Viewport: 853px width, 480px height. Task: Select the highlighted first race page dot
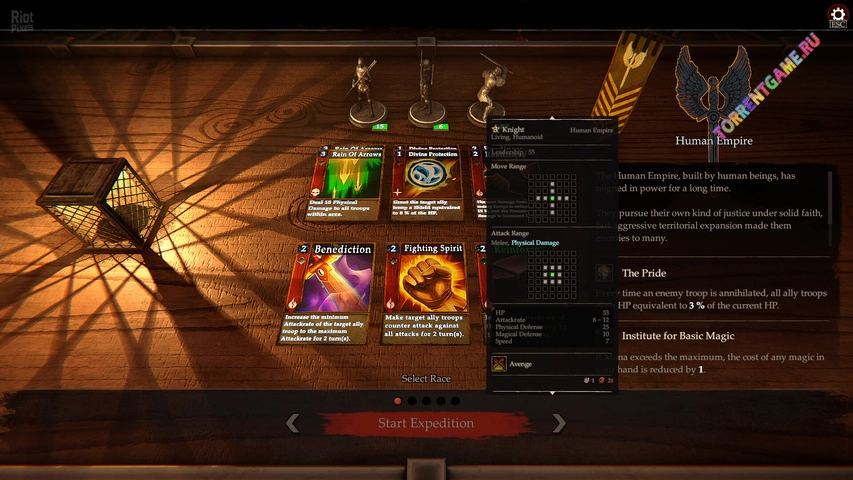[398, 401]
